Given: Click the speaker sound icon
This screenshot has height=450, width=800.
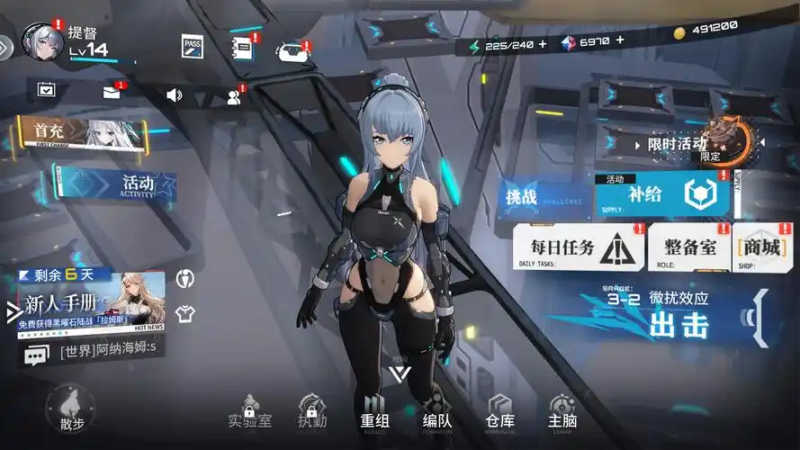Looking at the screenshot, I should click(174, 95).
